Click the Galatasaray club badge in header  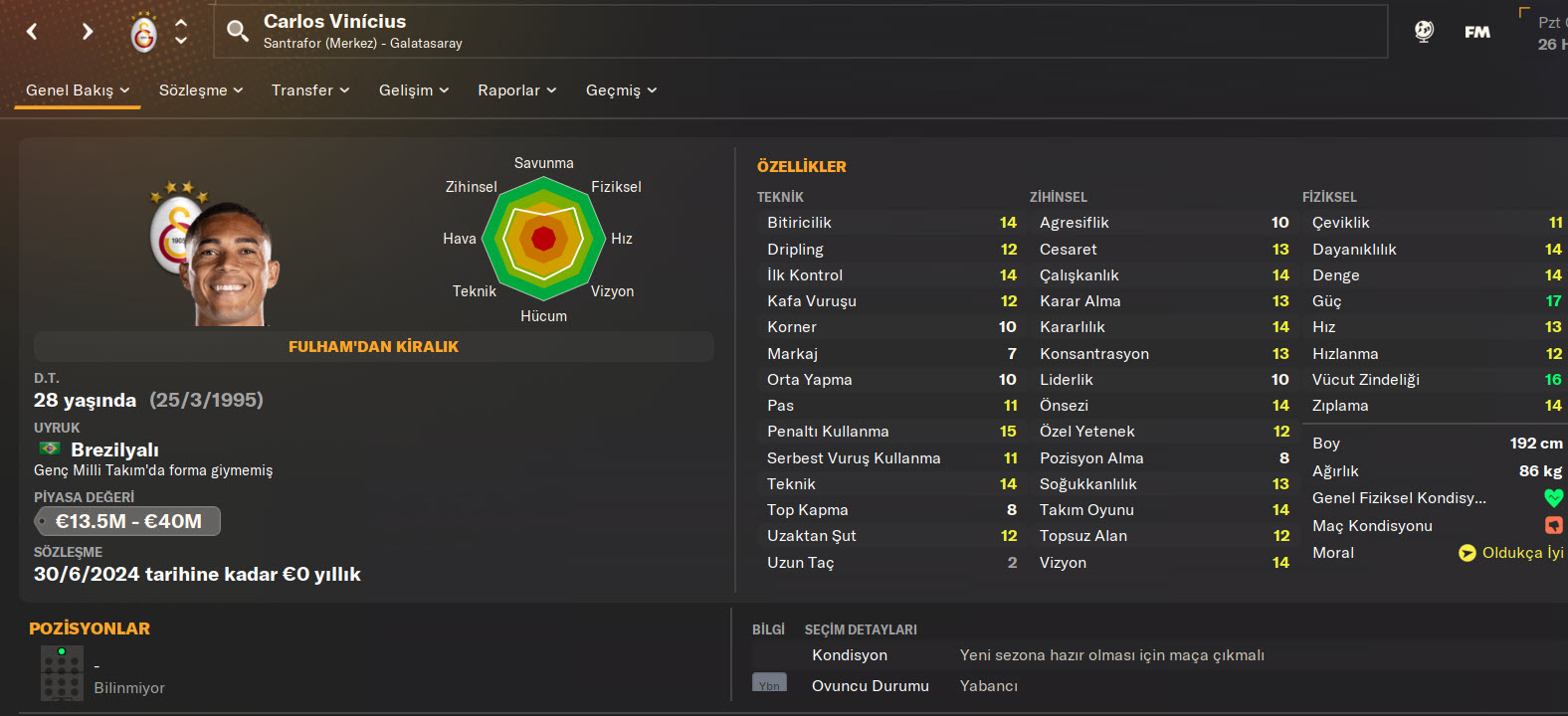pyautogui.click(x=144, y=33)
